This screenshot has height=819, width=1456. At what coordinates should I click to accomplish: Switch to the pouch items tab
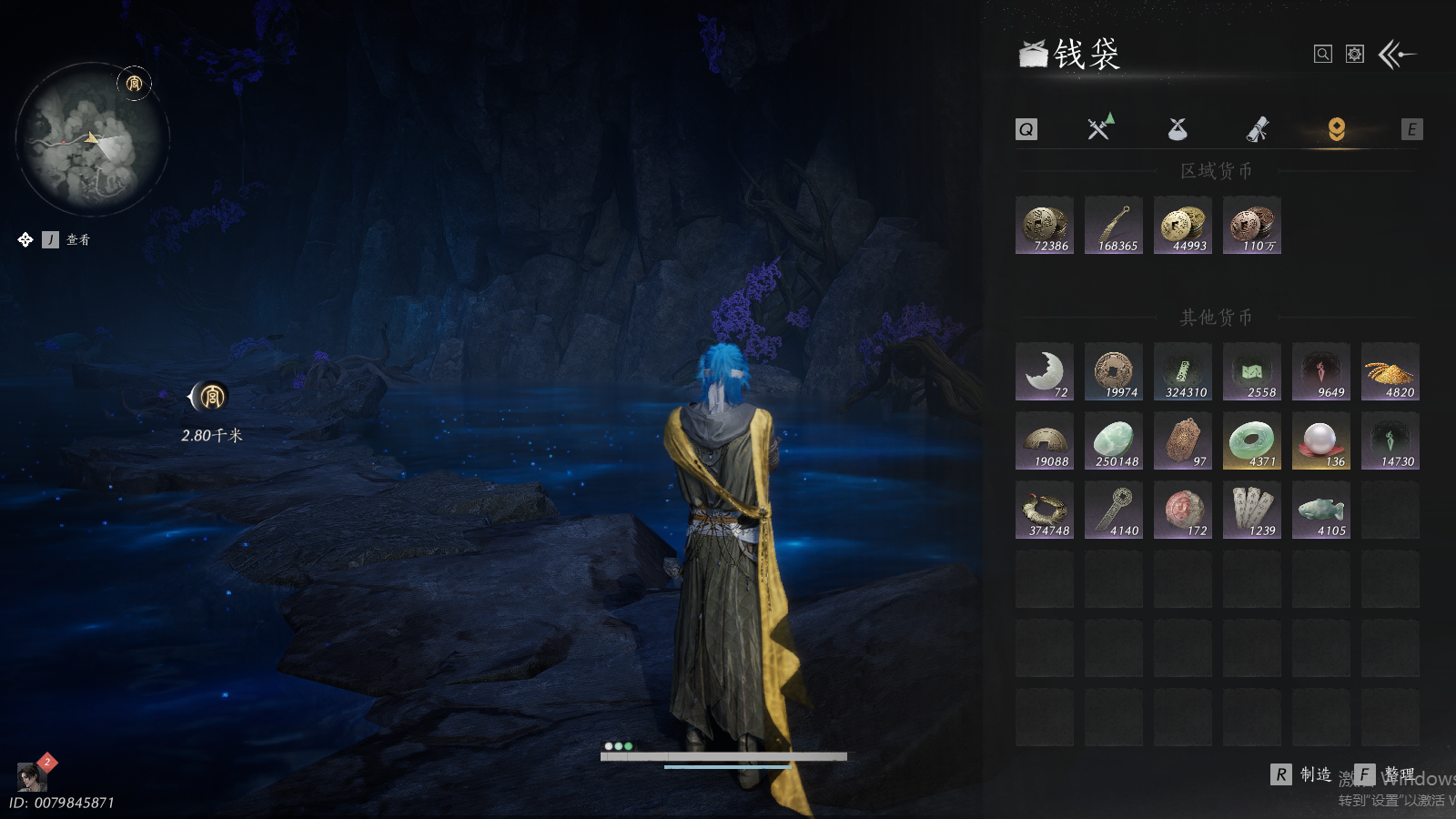tap(1178, 129)
